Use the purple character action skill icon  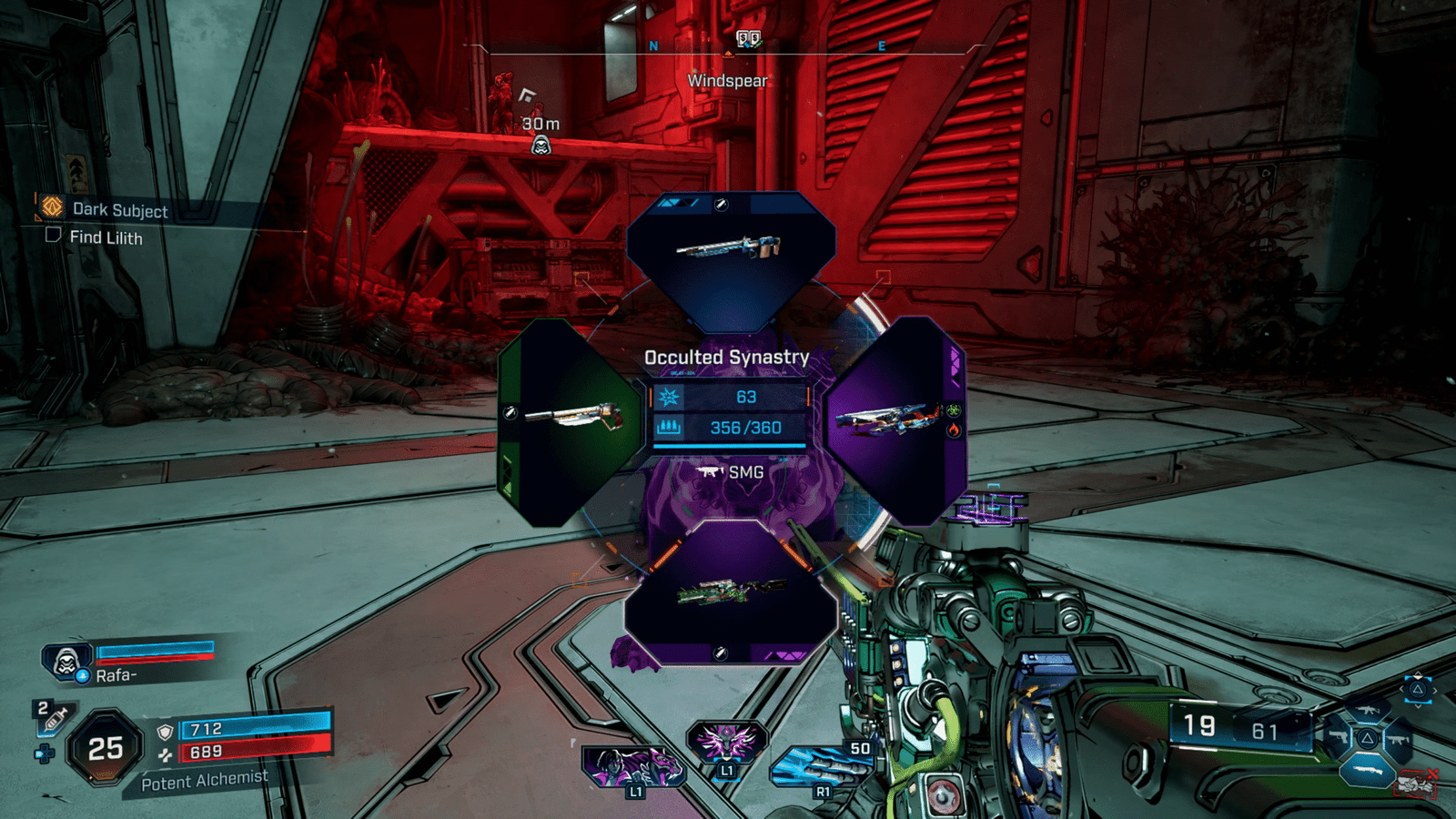pyautogui.click(x=630, y=766)
